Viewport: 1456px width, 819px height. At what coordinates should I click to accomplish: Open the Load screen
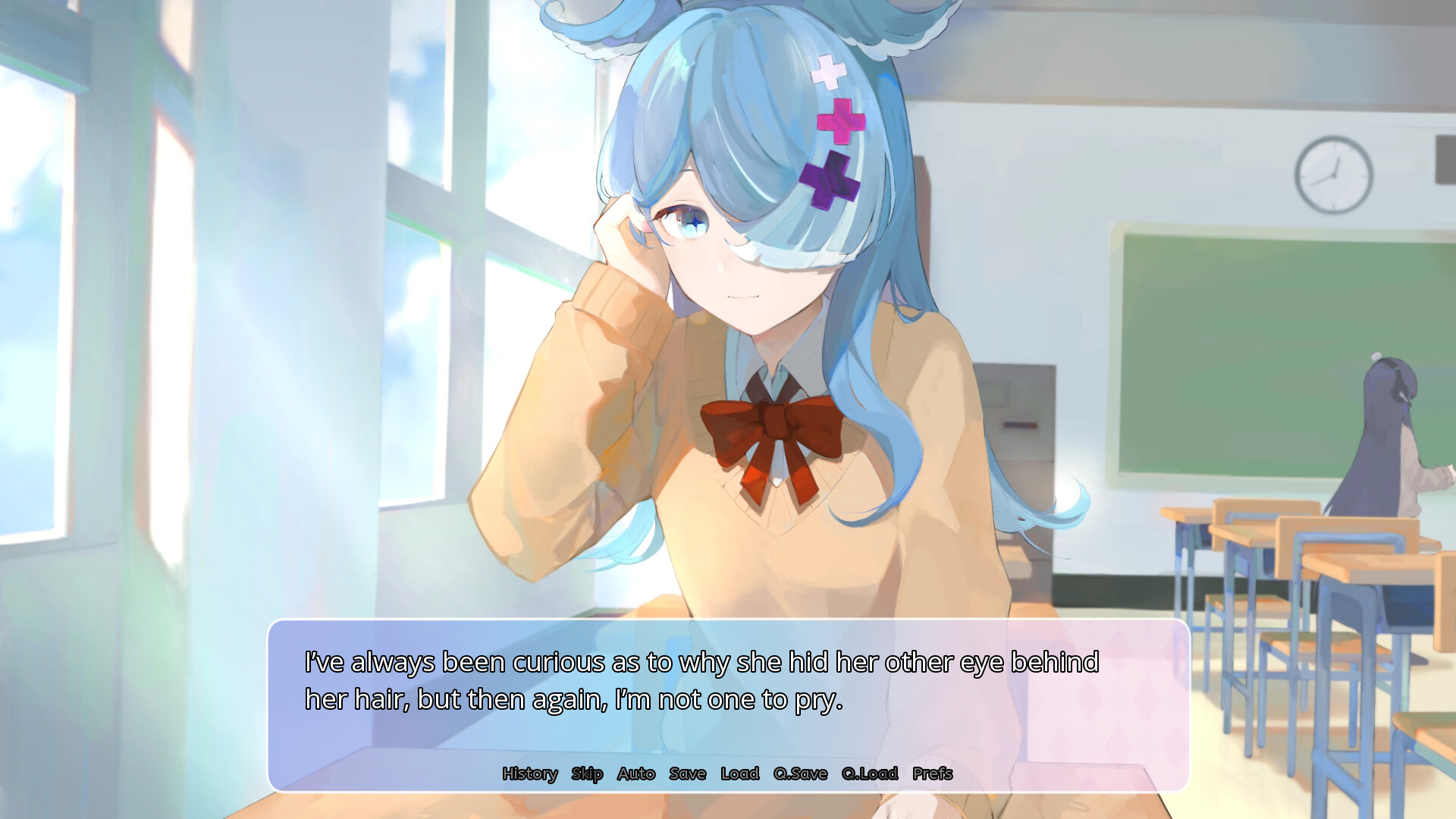click(738, 774)
